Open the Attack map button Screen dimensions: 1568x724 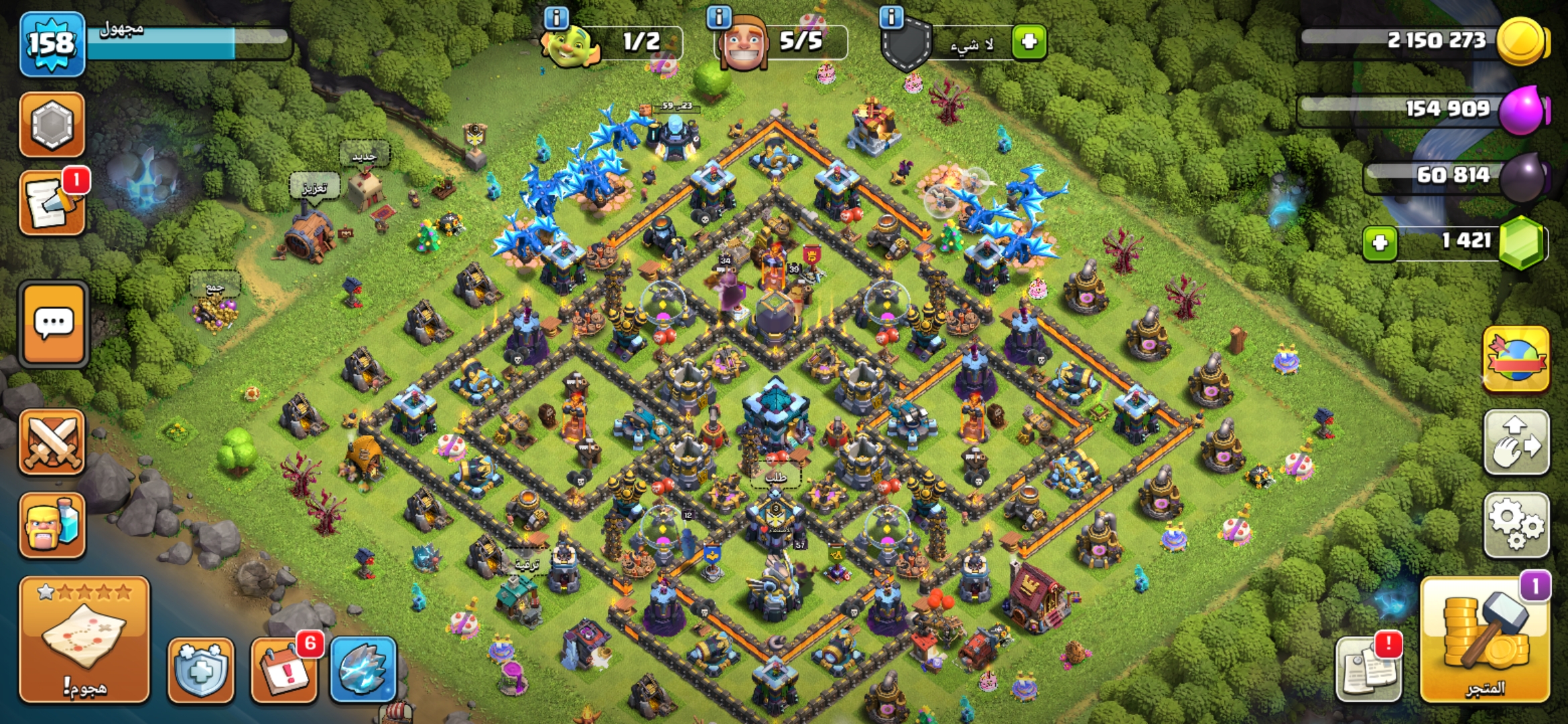coord(84,640)
